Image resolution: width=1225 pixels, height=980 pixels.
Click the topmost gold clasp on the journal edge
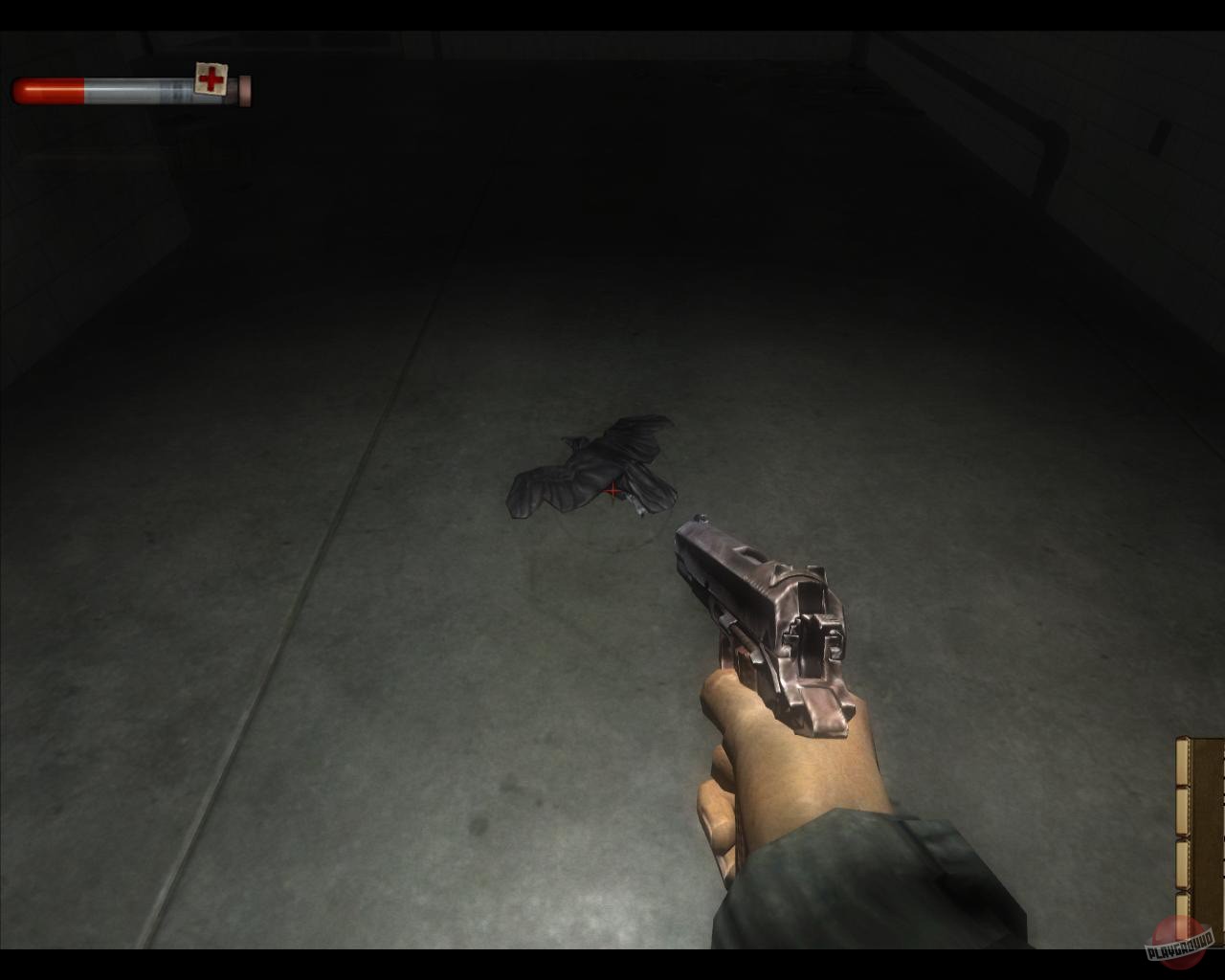(x=1182, y=761)
